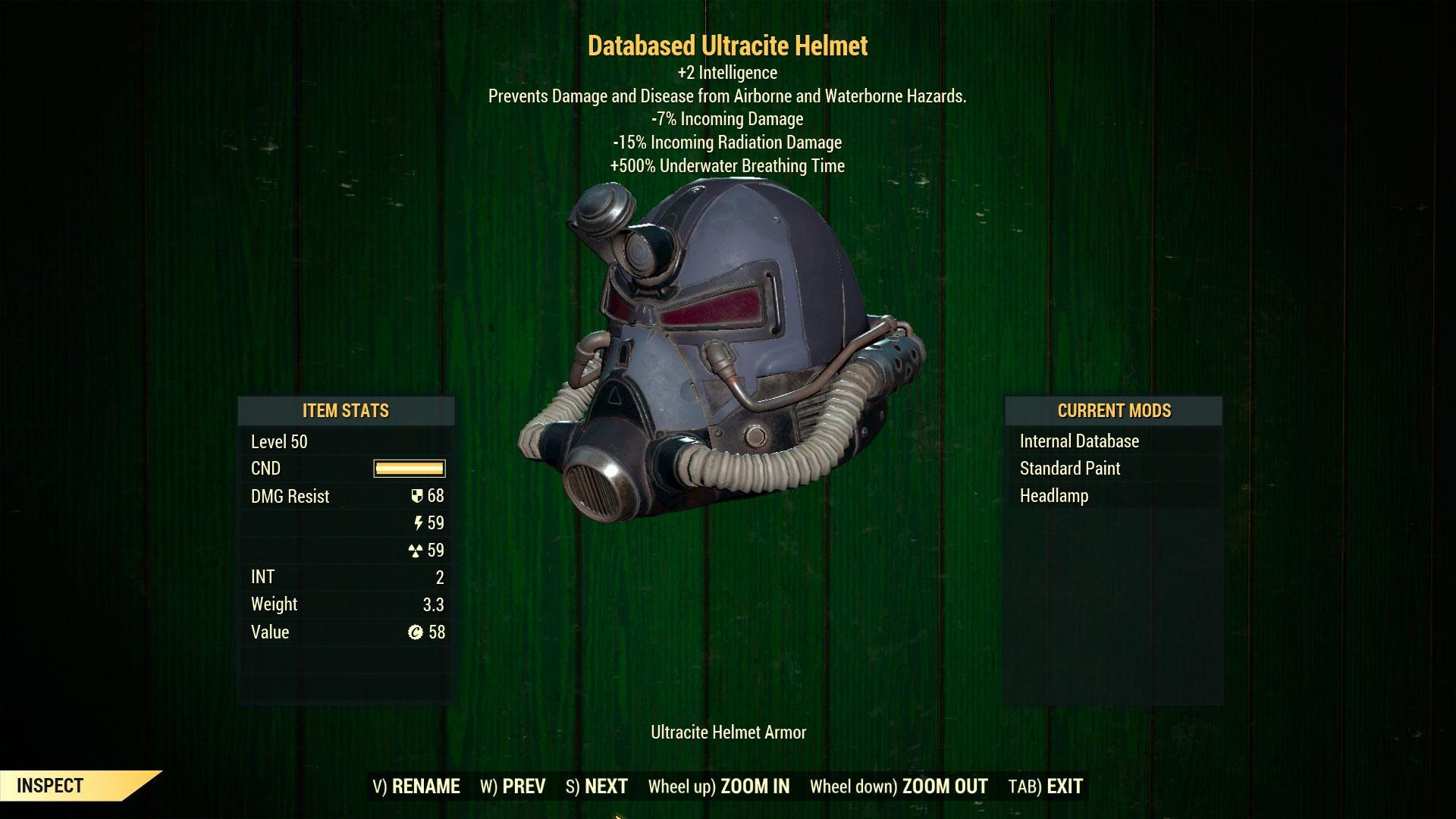
Task: Click the caps currency icon beside Value
Action: (413, 632)
